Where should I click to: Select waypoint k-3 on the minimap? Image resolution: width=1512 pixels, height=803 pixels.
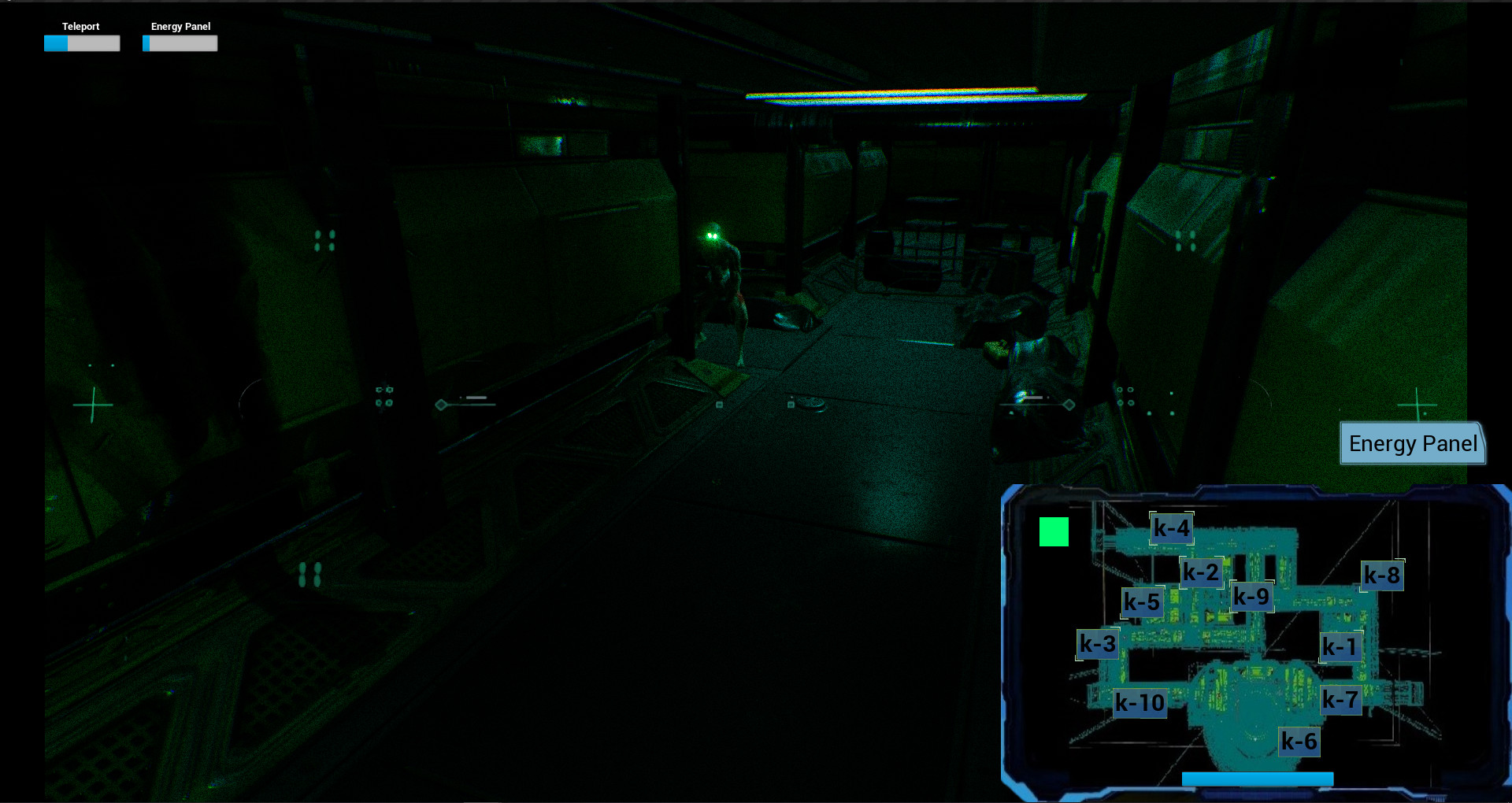pos(1099,643)
